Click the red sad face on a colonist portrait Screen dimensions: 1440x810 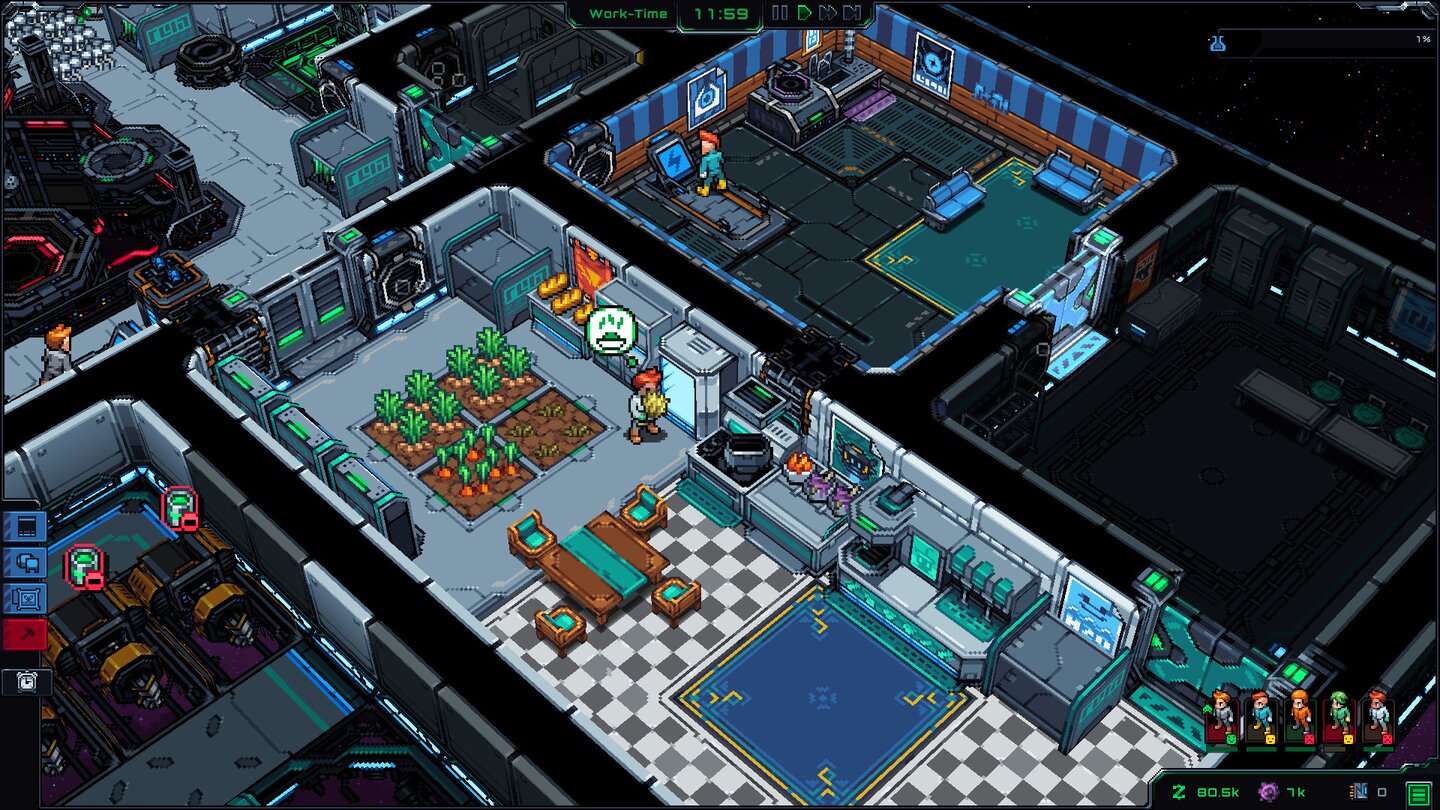[x=1309, y=739]
